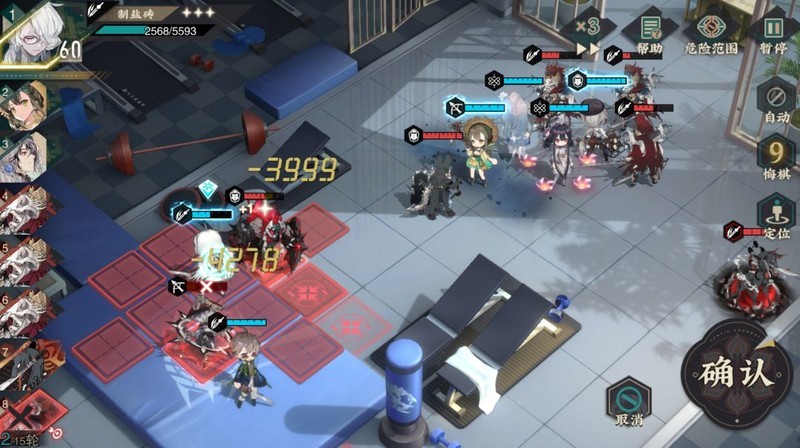This screenshot has width=800, height=448.
Task: Select the enemy portrait numbered 6
Action: (22, 313)
